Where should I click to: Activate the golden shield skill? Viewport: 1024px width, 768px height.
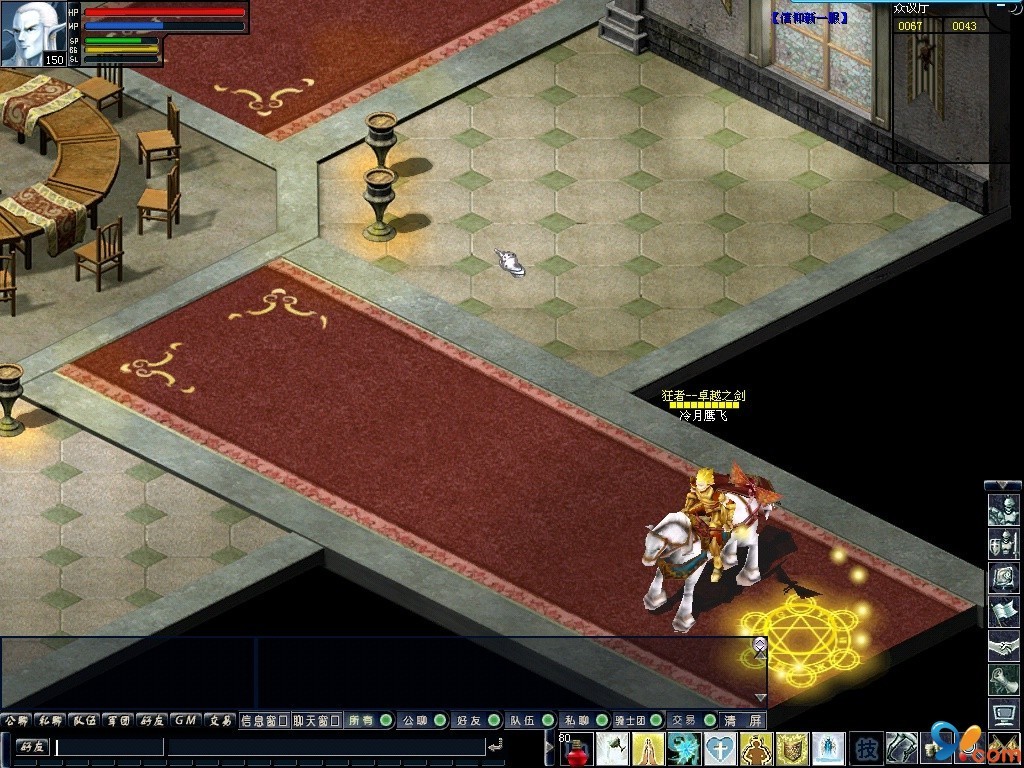[x=792, y=748]
